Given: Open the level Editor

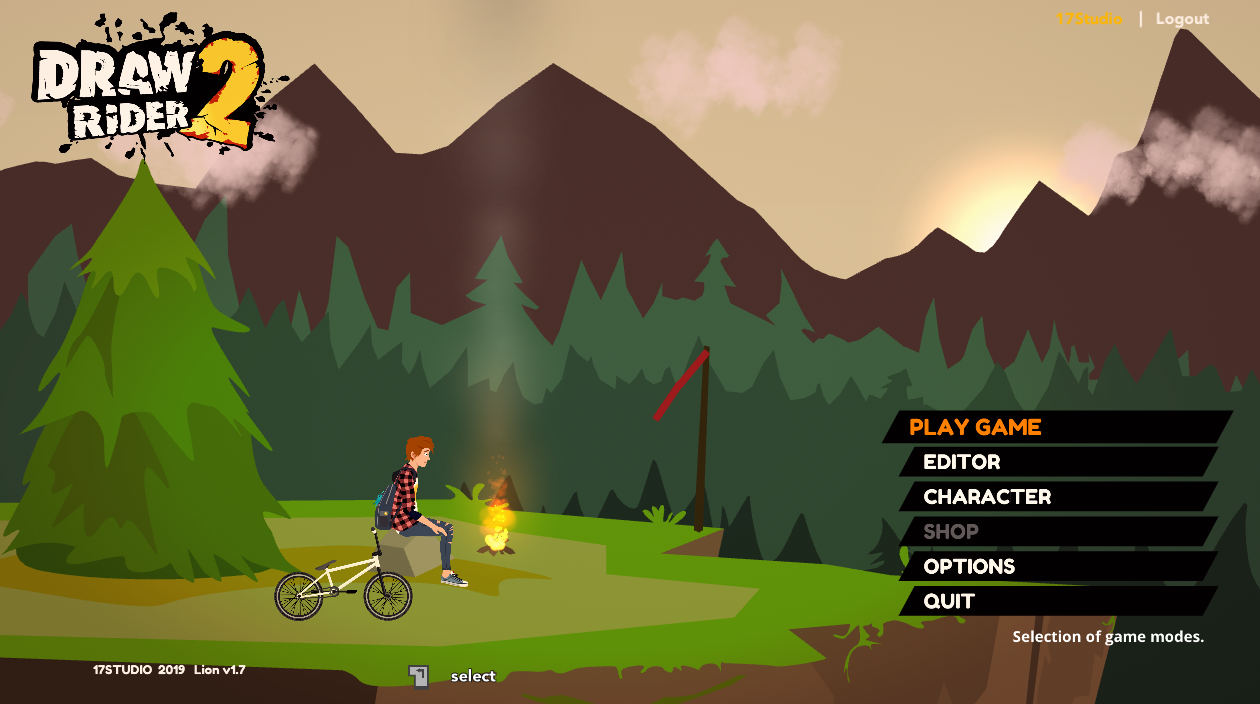Looking at the screenshot, I should pyautogui.click(x=962, y=462).
